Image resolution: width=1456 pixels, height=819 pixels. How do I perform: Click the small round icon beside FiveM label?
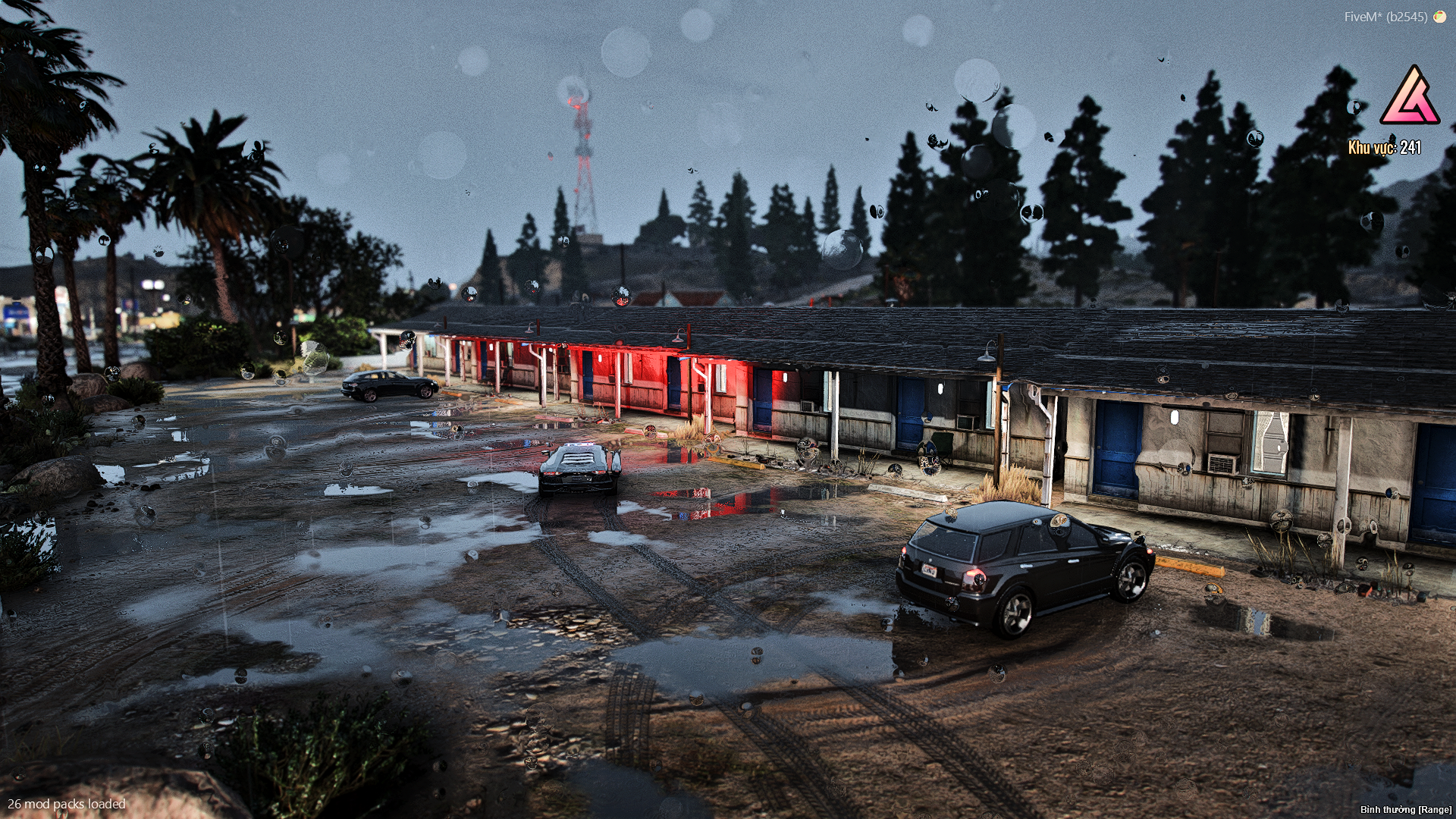coord(1439,17)
